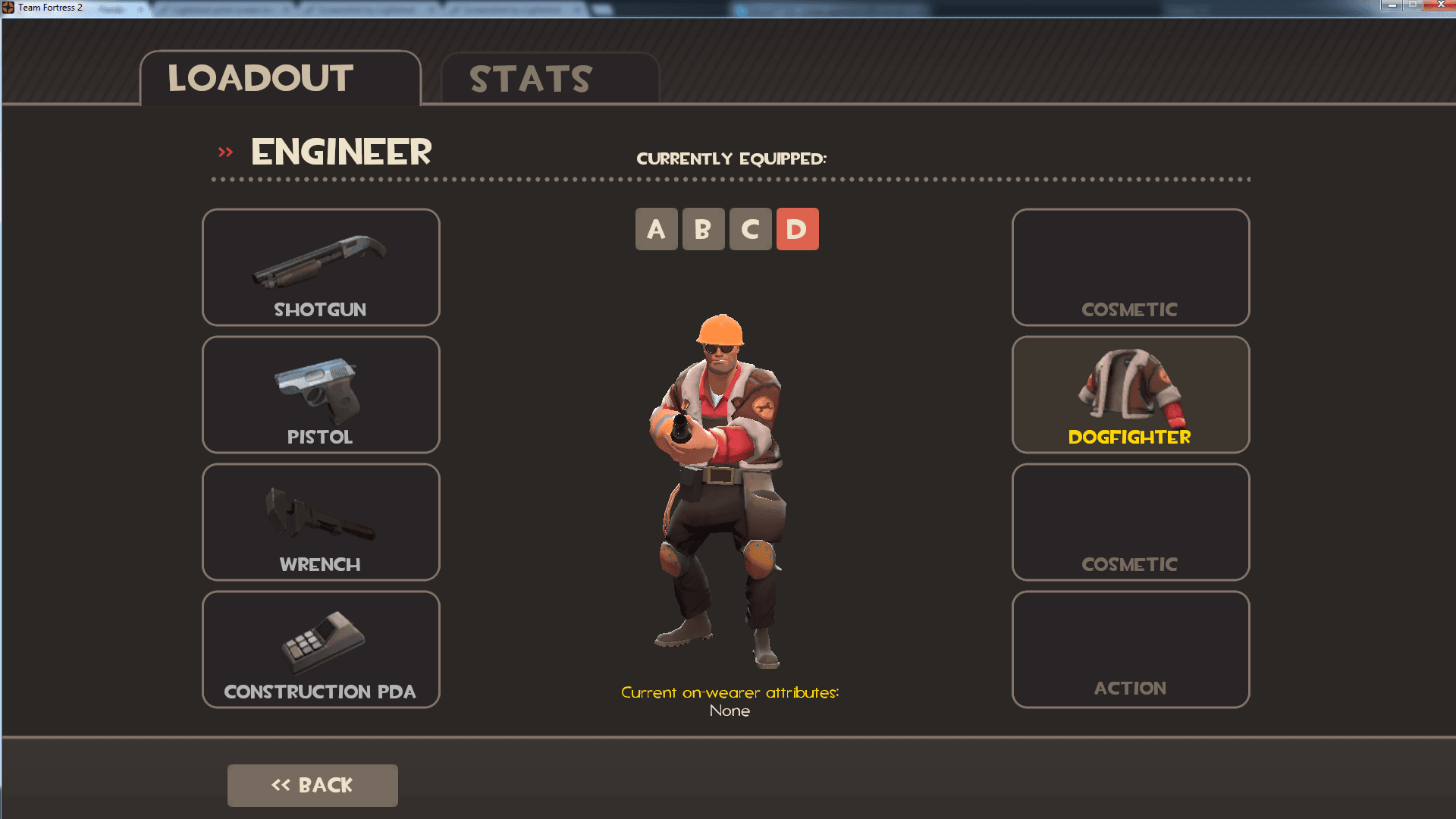
Task: Select the Wrench melee slot
Action: tap(320, 522)
